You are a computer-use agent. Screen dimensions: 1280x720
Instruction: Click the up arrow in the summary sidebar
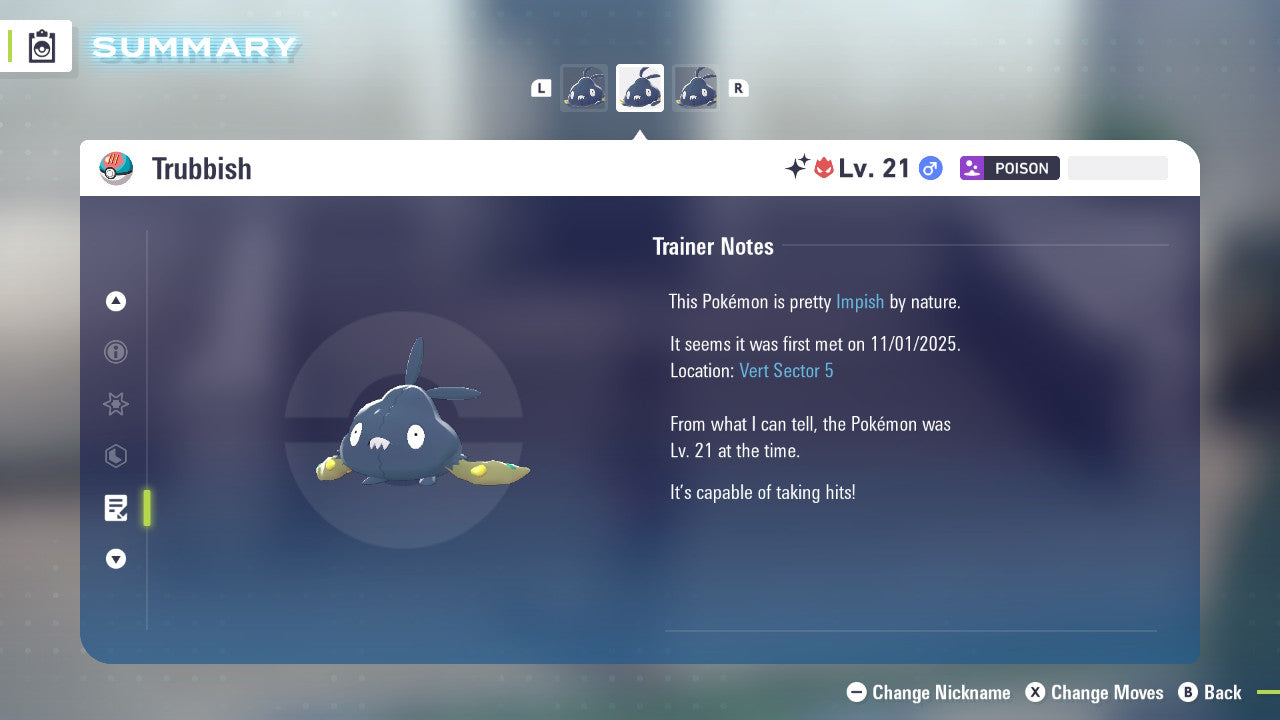116,301
